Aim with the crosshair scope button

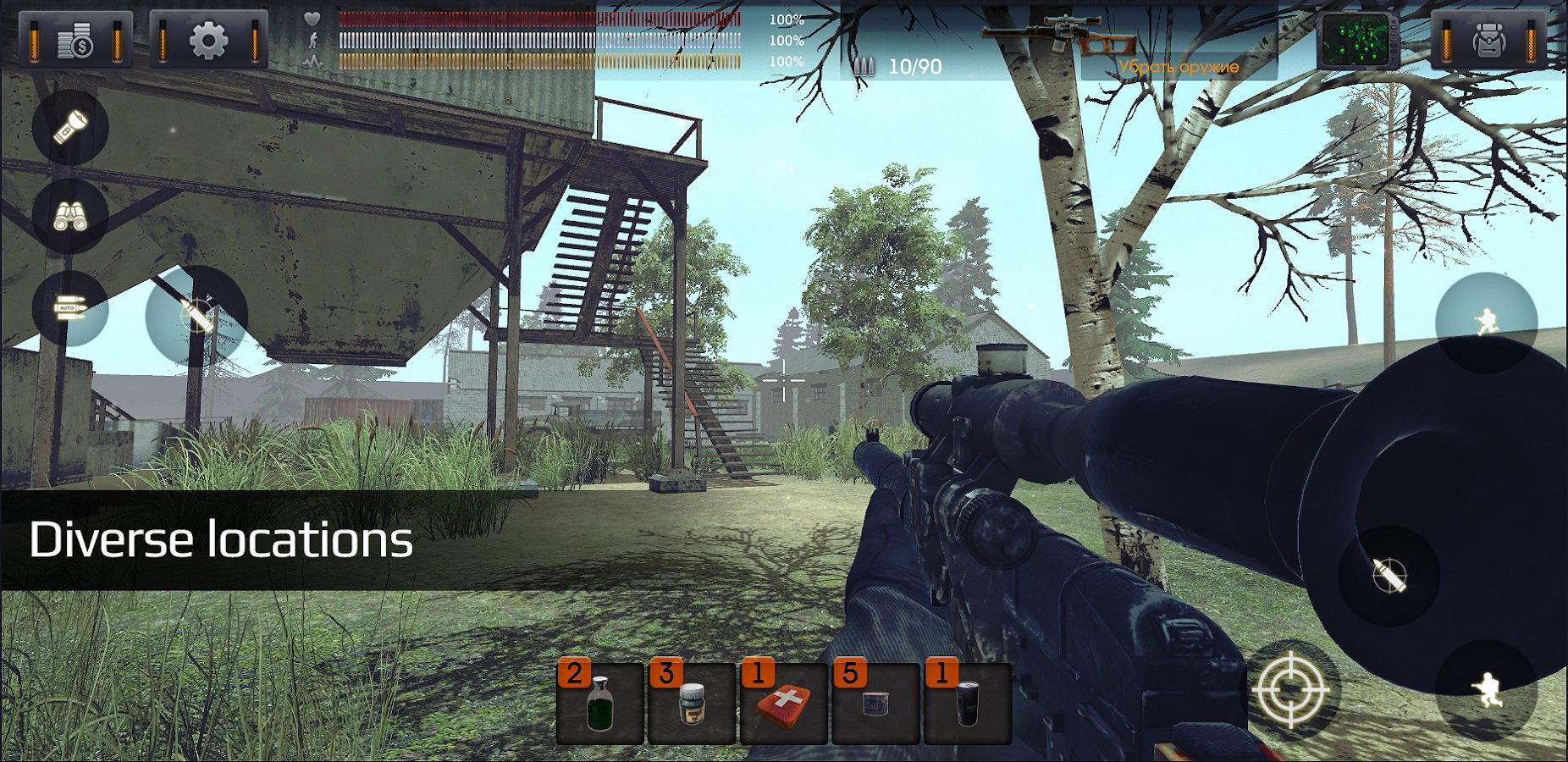1290,689
